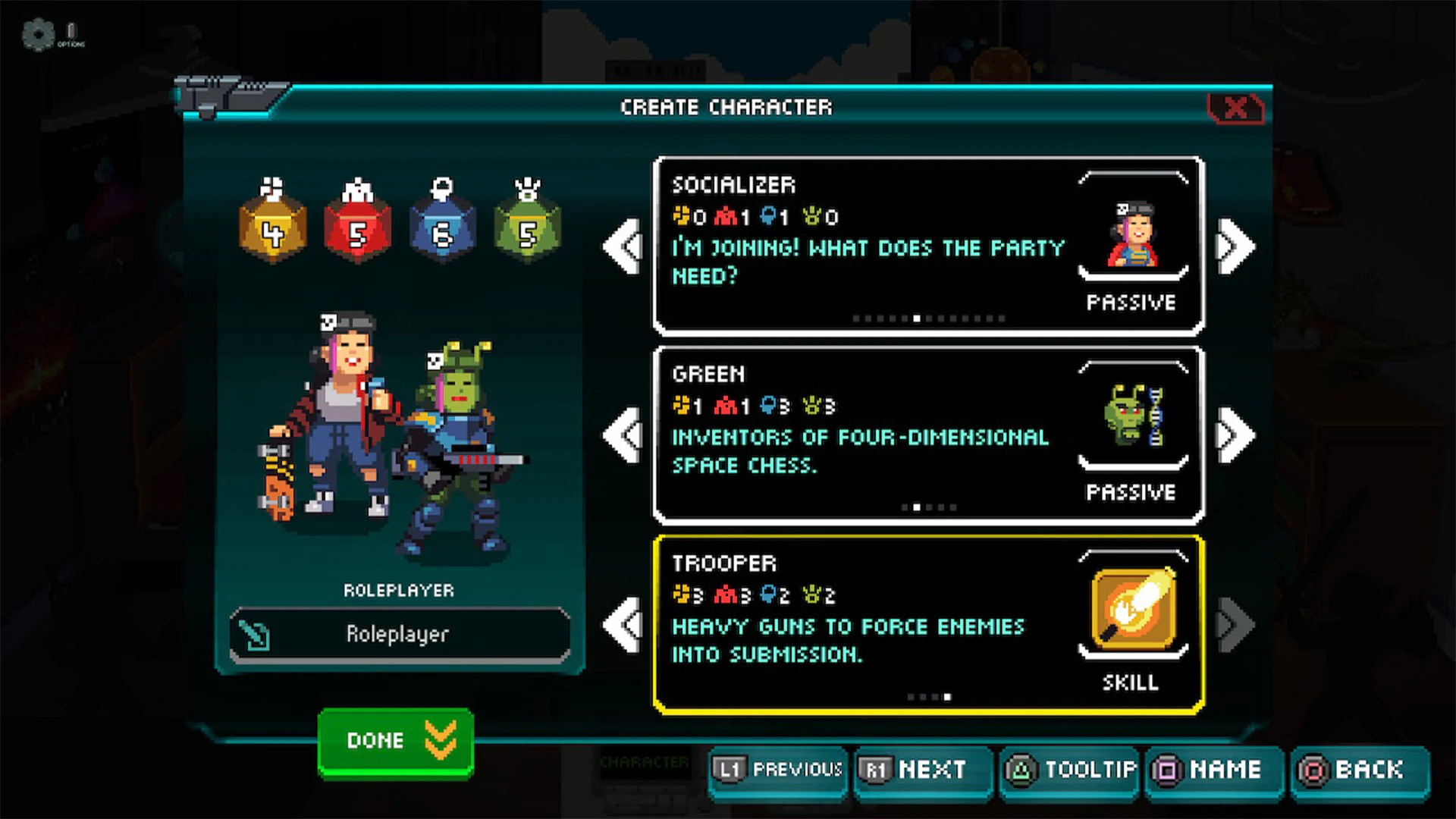The image size is (1456, 819).
Task: Select the red combat stat die showing 5
Action: pos(359,227)
